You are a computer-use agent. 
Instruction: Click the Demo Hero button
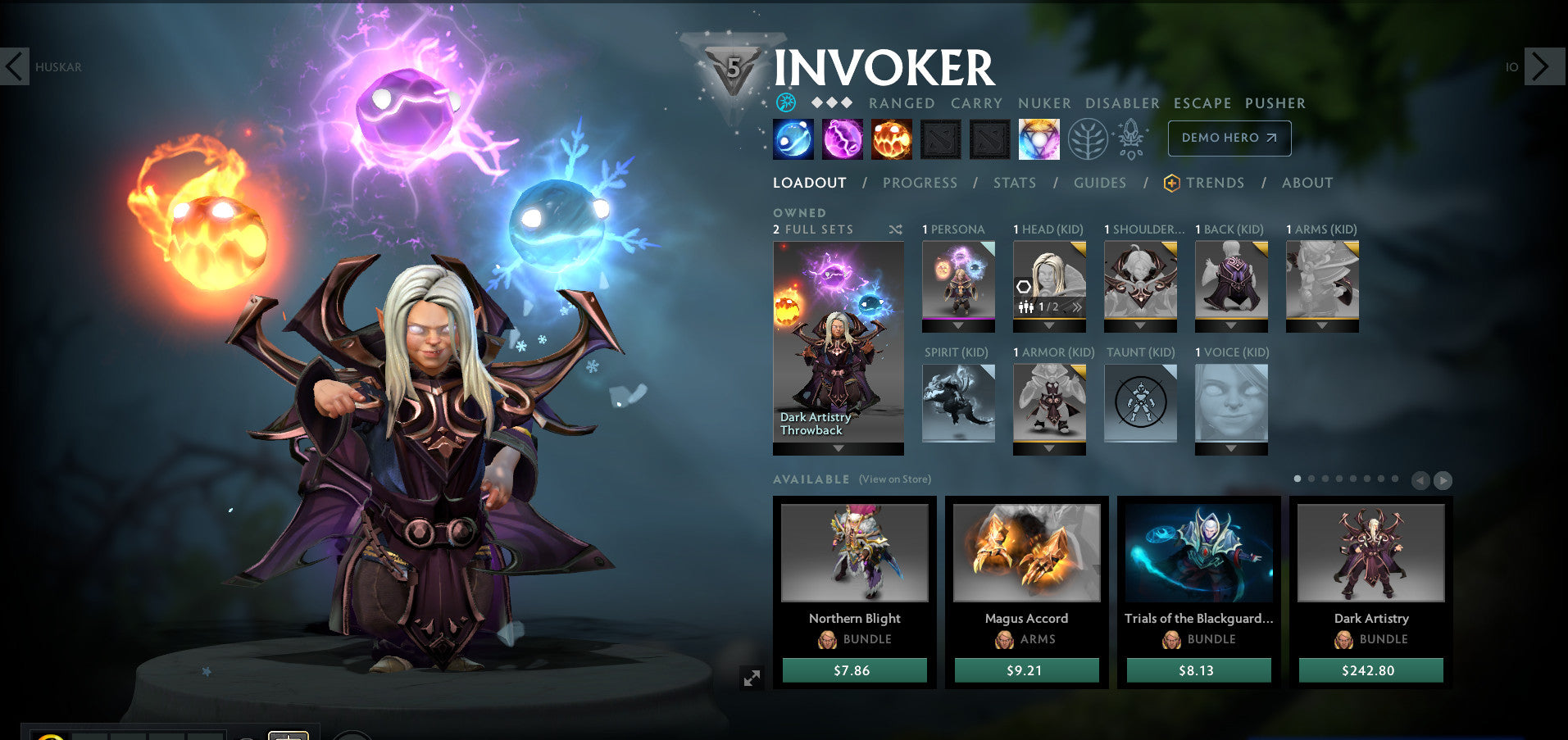[x=1229, y=138]
